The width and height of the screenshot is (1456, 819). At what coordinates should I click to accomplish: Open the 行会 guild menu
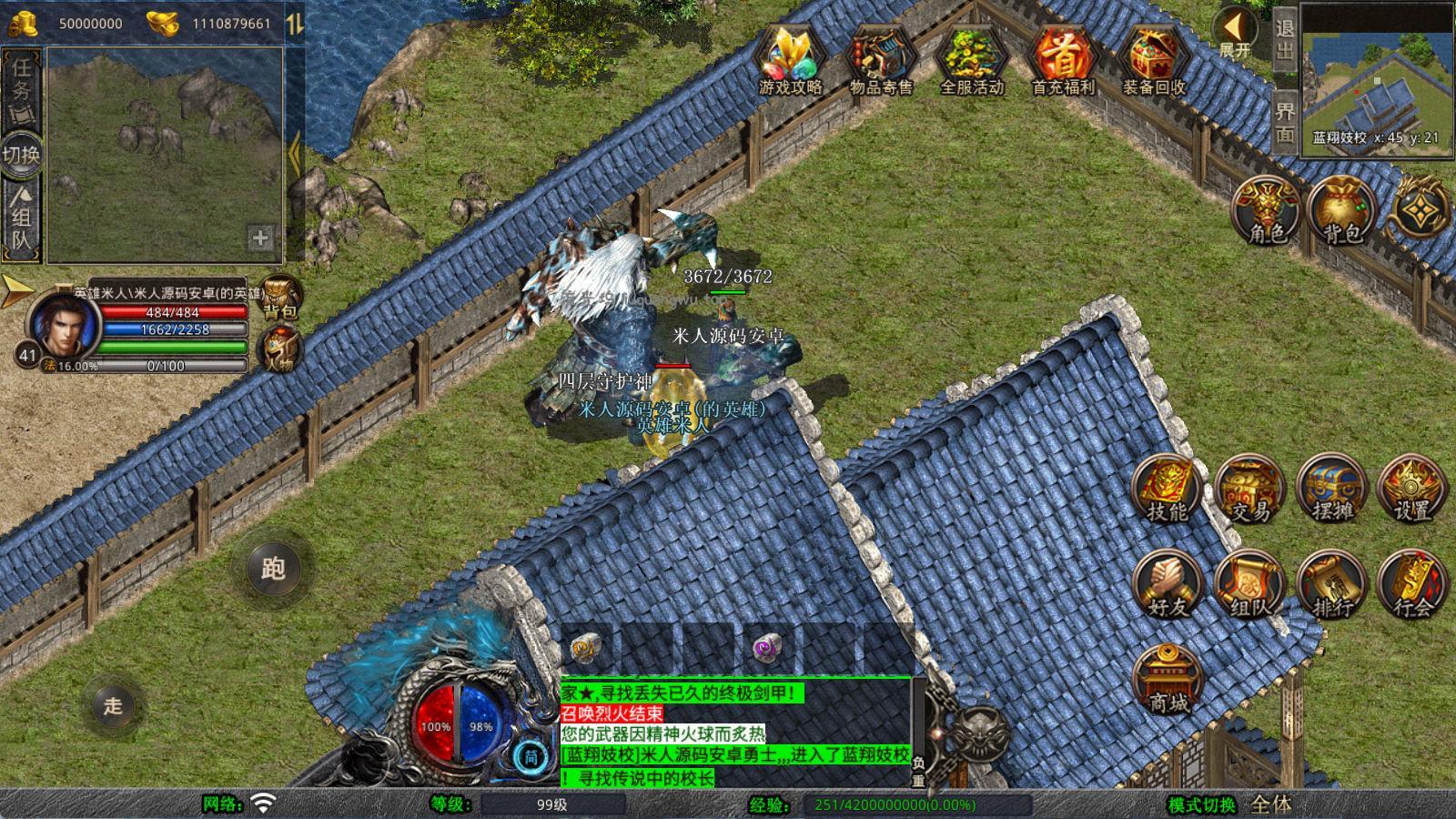1412,584
